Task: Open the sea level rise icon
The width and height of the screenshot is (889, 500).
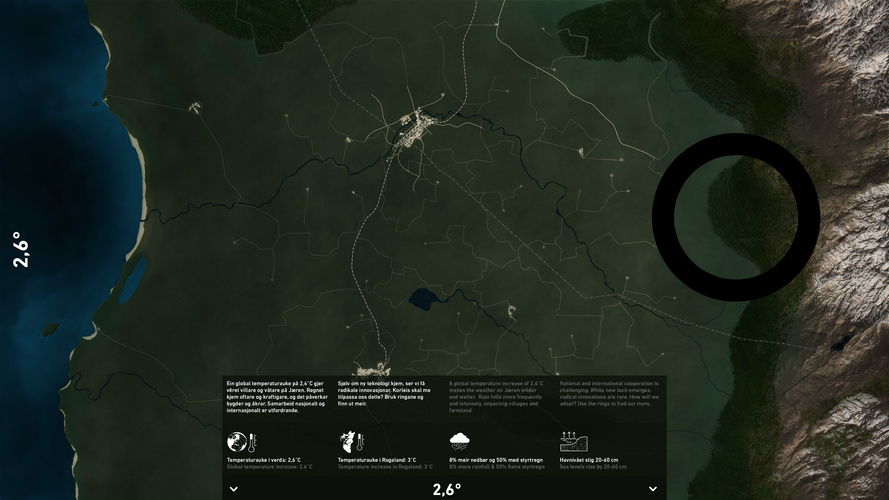Action: click(571, 441)
